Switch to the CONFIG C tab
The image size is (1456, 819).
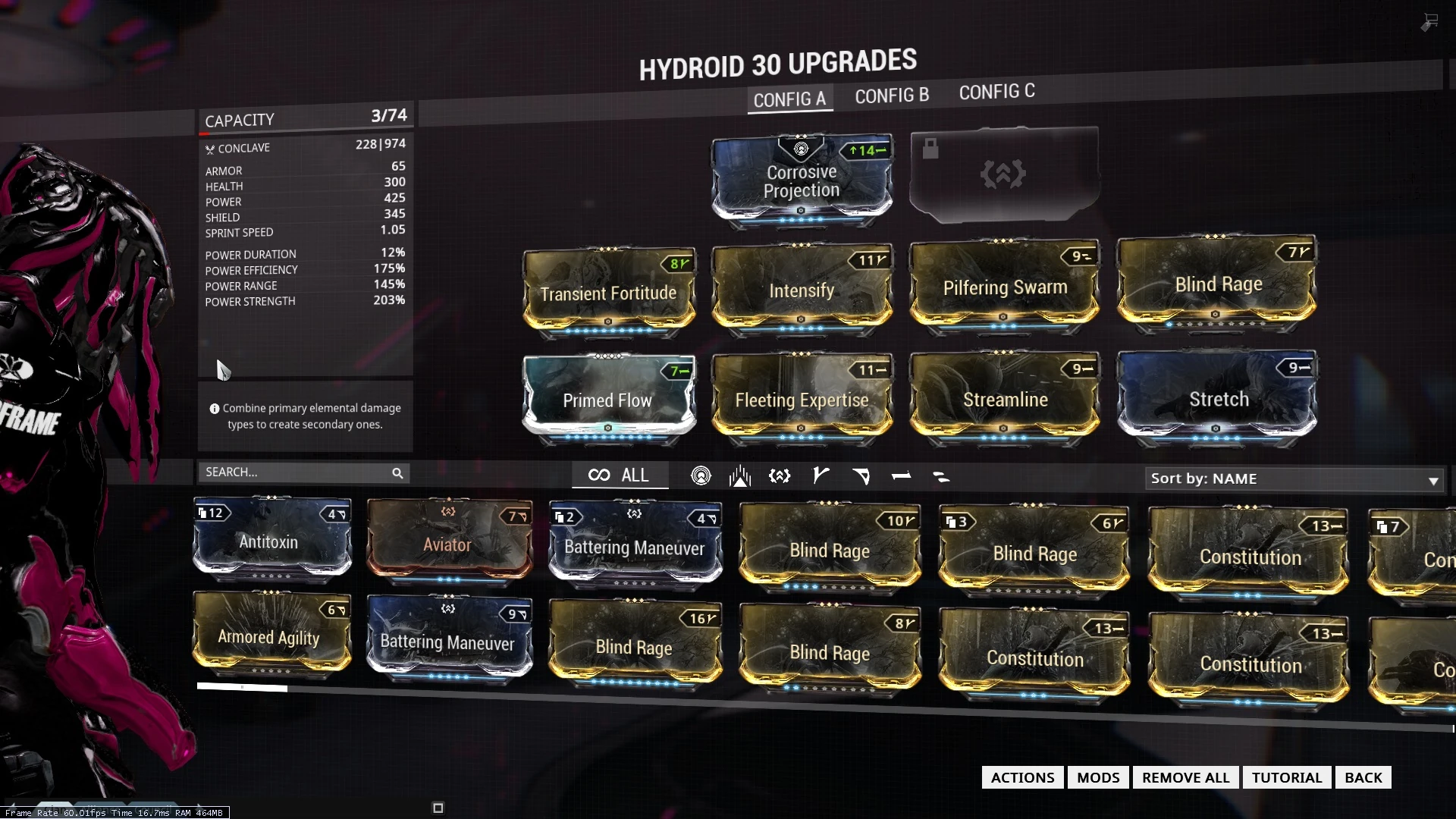tap(997, 92)
